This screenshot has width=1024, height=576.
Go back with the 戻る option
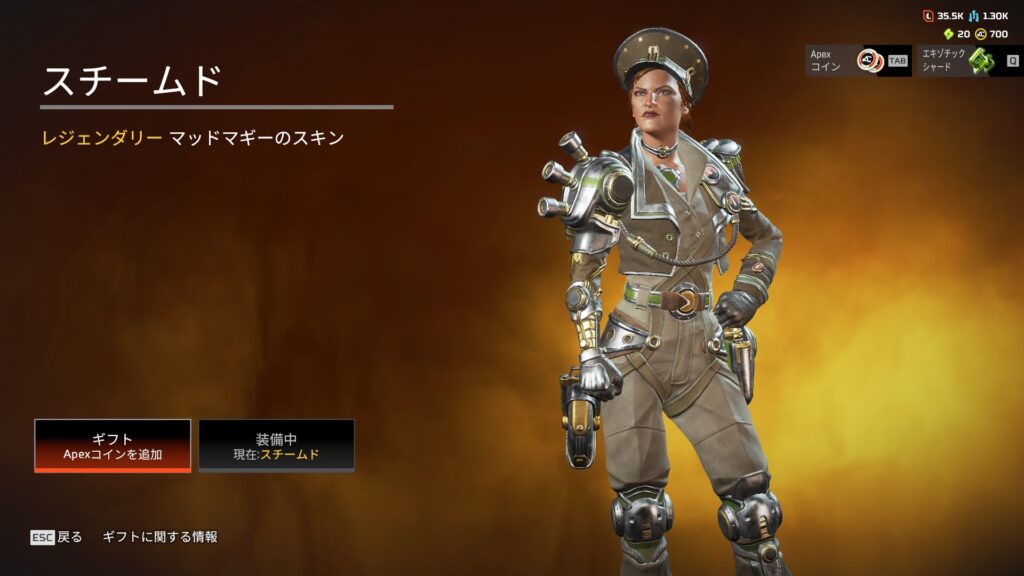pos(57,537)
